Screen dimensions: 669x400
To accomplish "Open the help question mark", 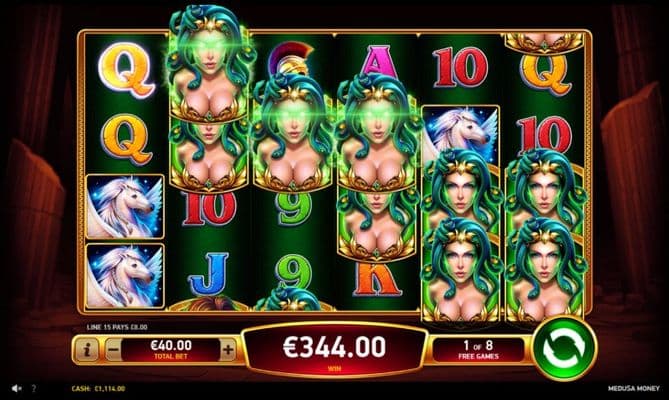I will [33, 388].
